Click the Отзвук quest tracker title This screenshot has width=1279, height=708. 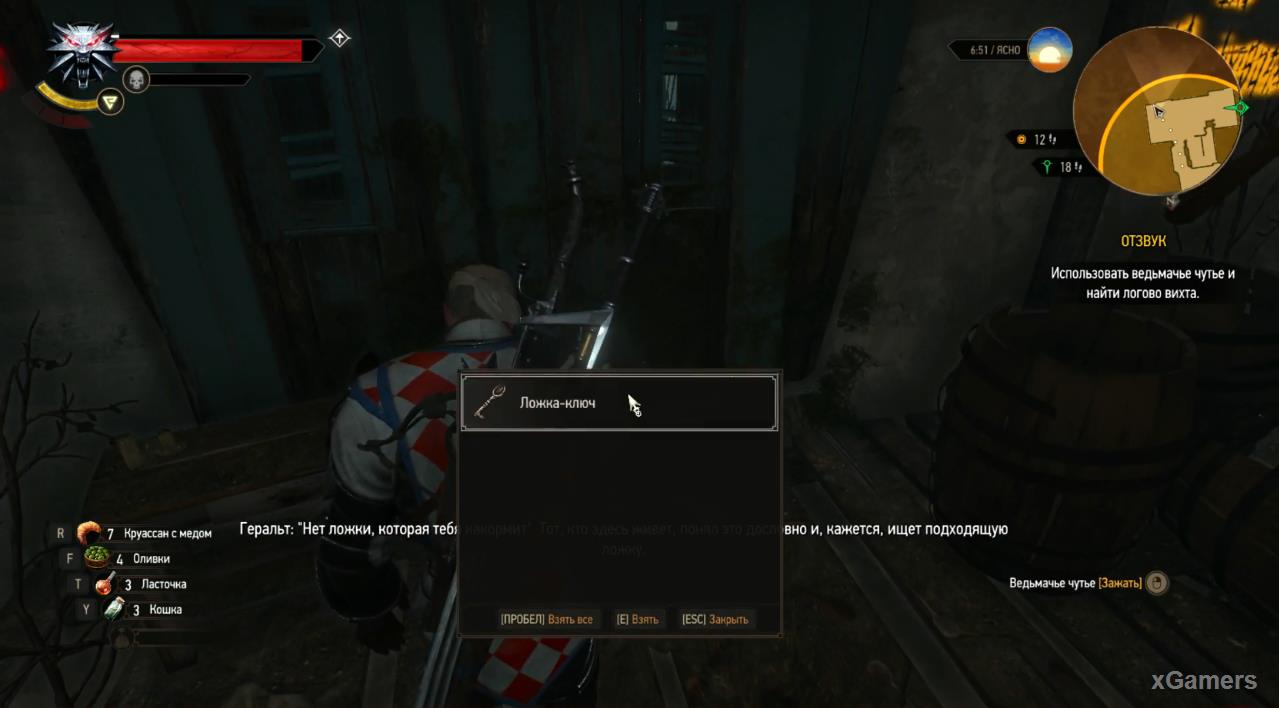point(1142,242)
